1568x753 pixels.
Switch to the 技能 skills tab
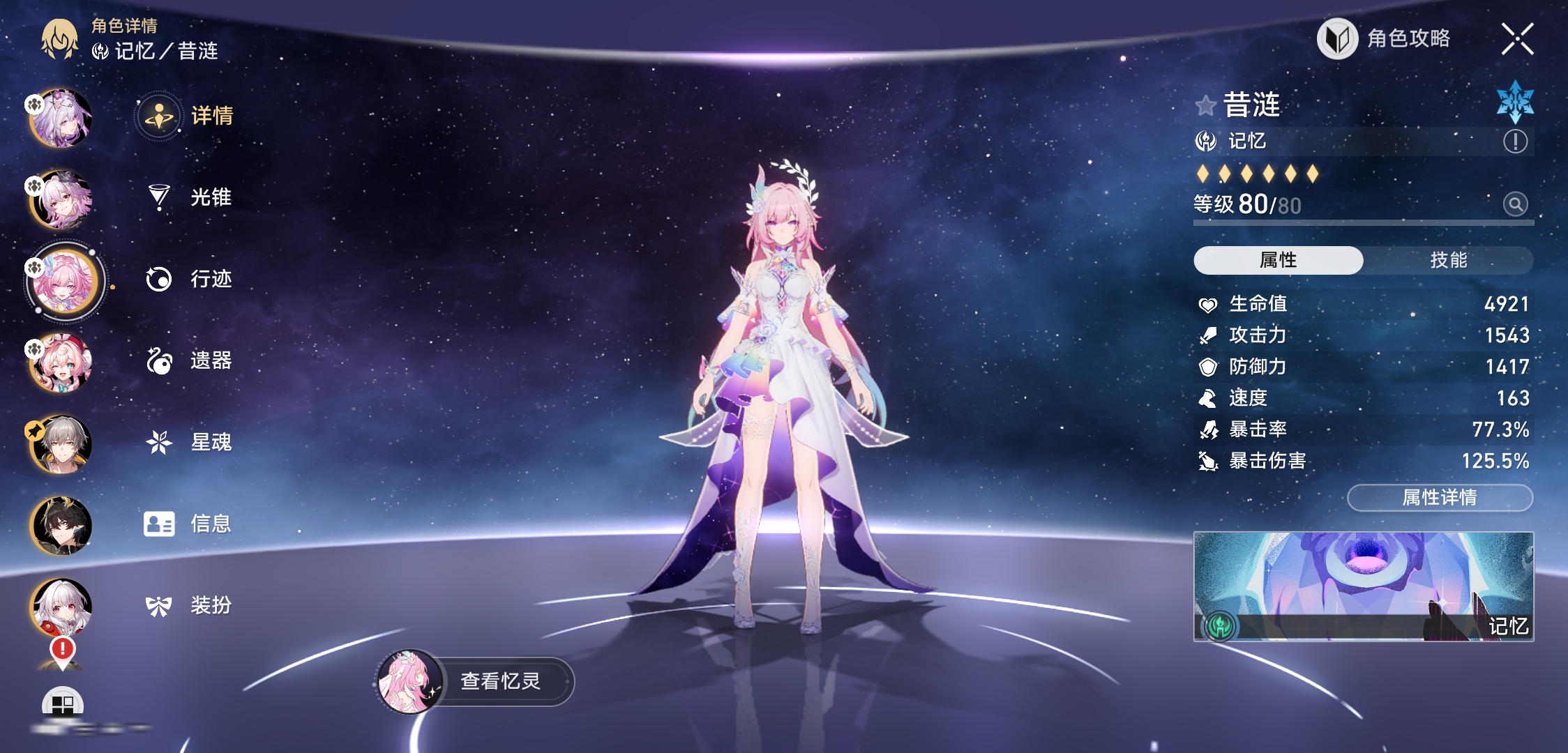[1448, 260]
